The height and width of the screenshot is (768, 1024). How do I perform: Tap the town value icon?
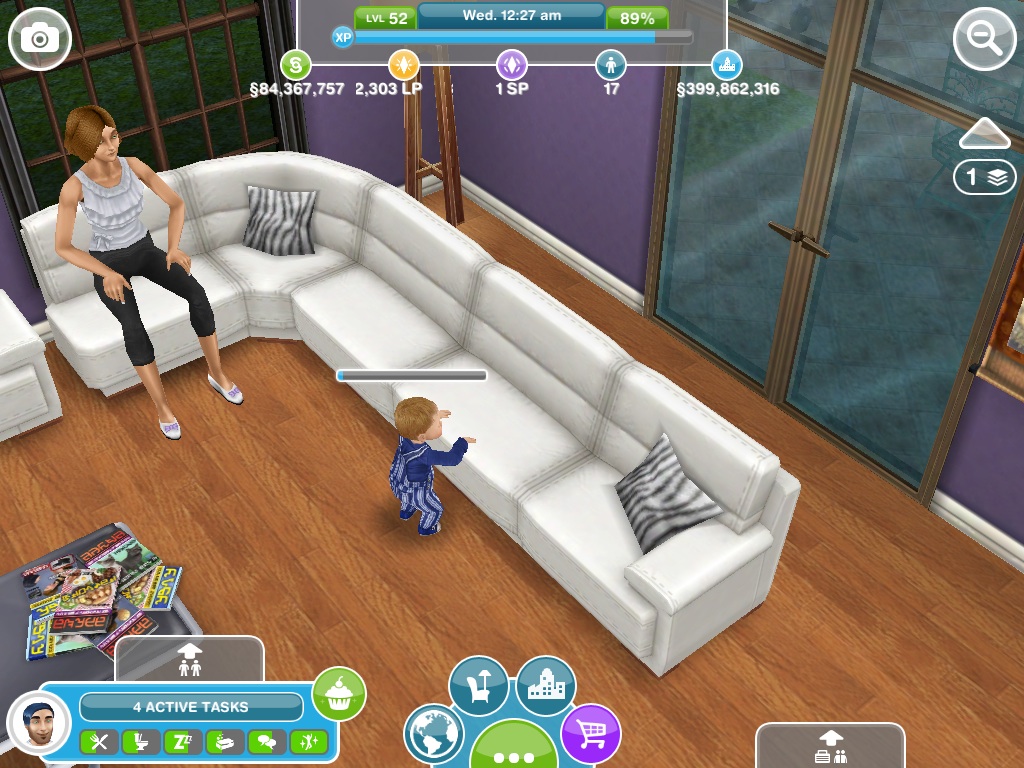(727, 66)
